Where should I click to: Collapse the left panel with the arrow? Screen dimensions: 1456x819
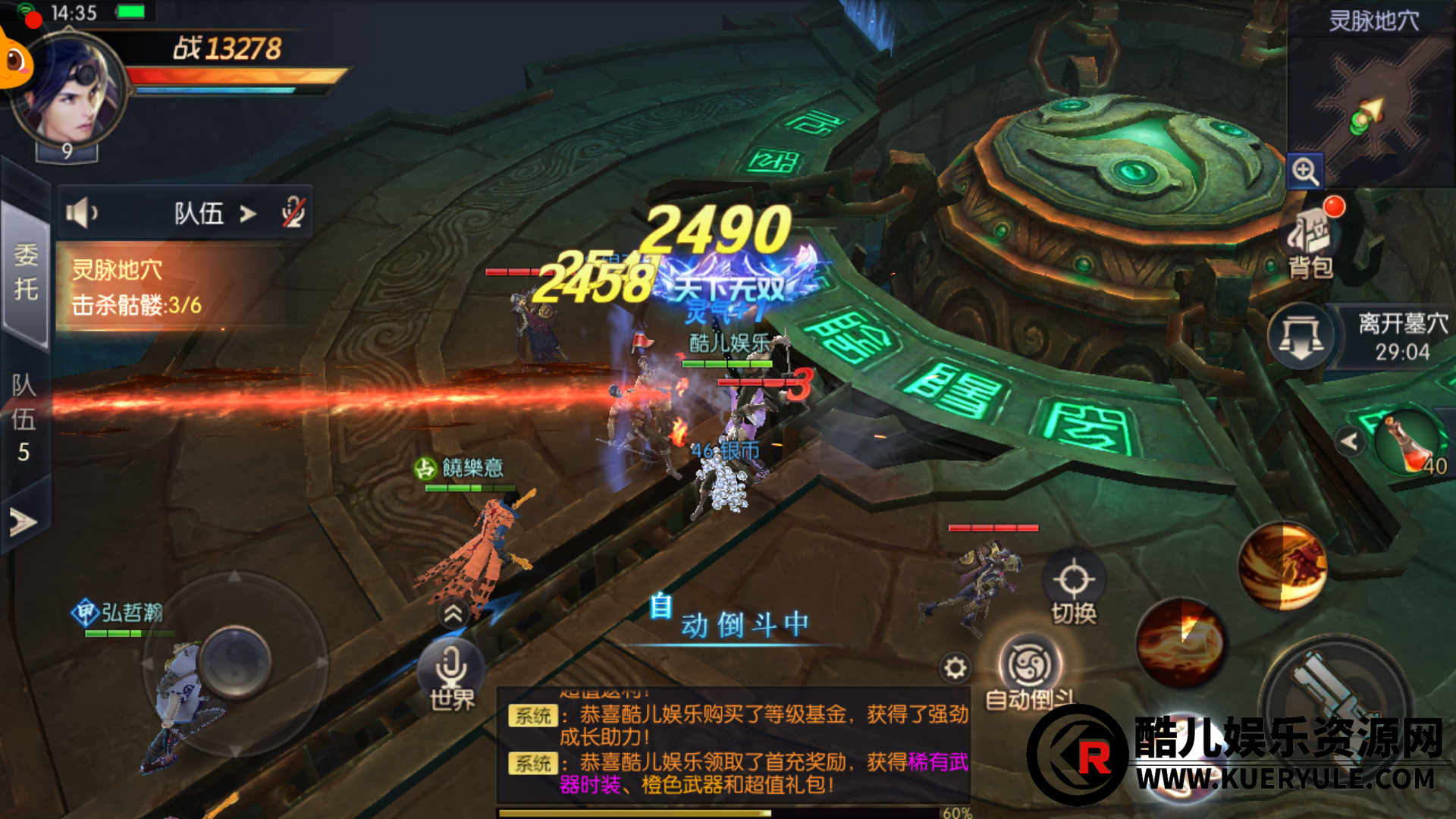(x=23, y=521)
